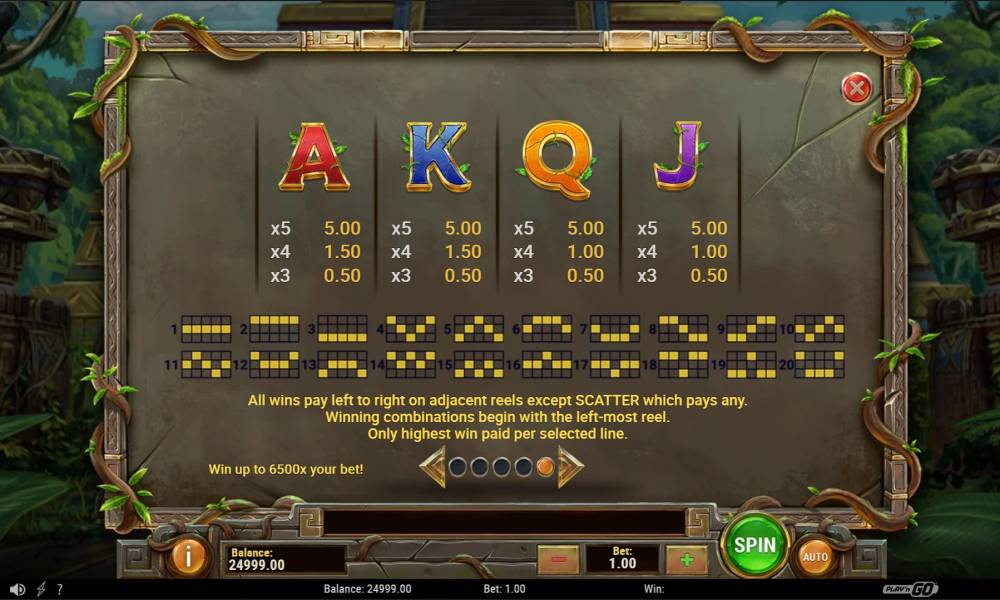The height and width of the screenshot is (600, 1000).
Task: Jump to the first paytable page dot
Action: pos(458,467)
